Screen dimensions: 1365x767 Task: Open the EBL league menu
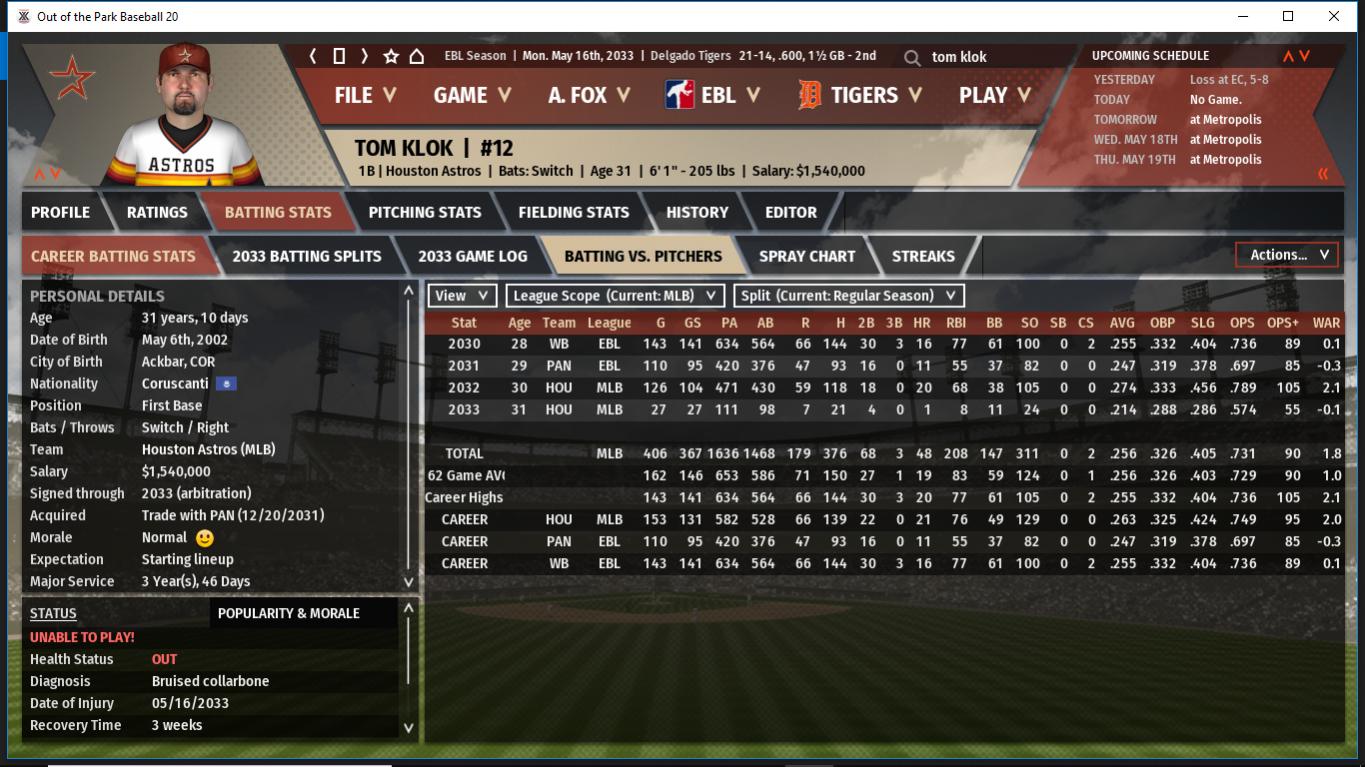[713, 95]
